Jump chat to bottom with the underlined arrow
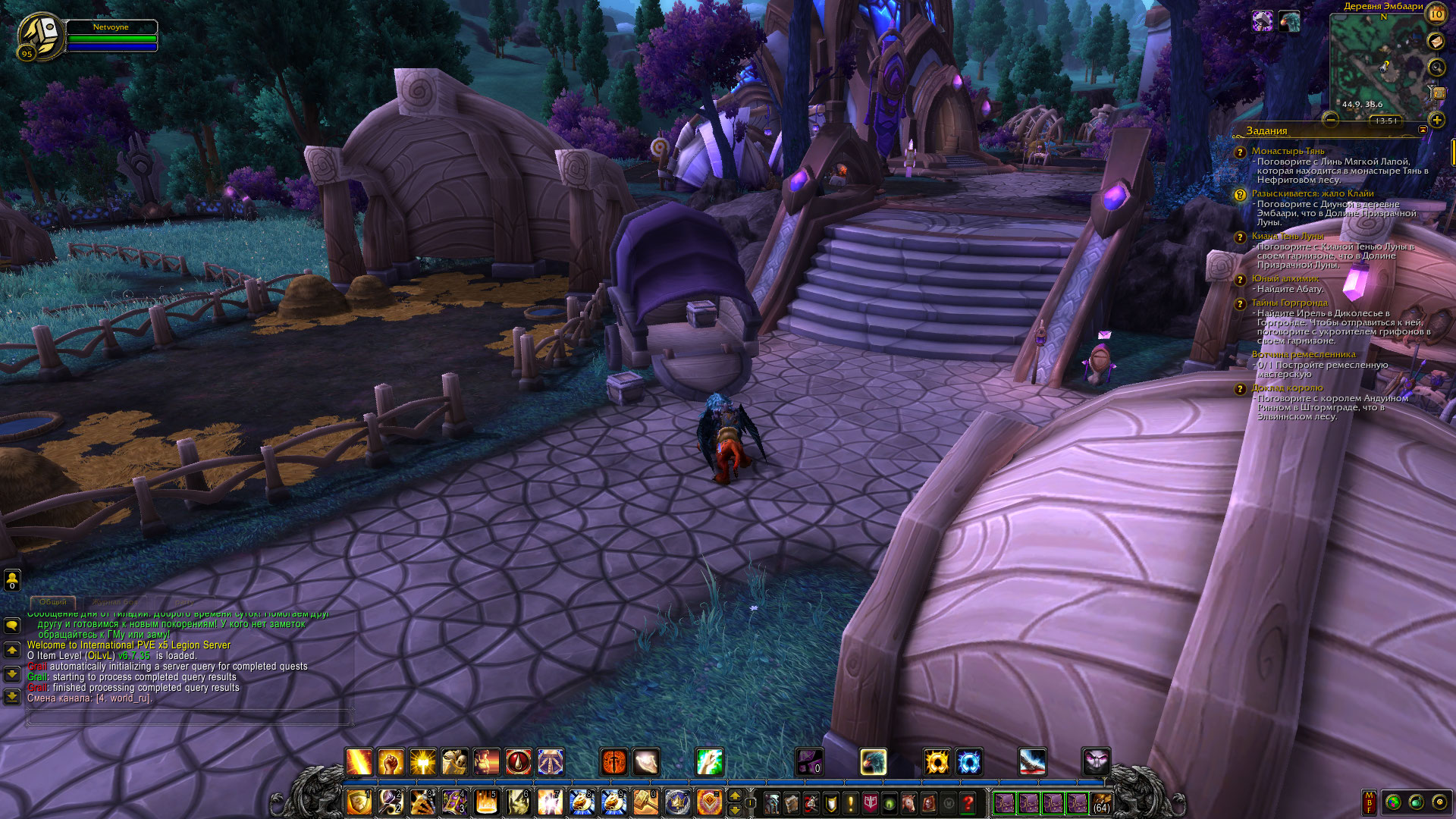This screenshot has width=1456, height=819. [x=12, y=696]
